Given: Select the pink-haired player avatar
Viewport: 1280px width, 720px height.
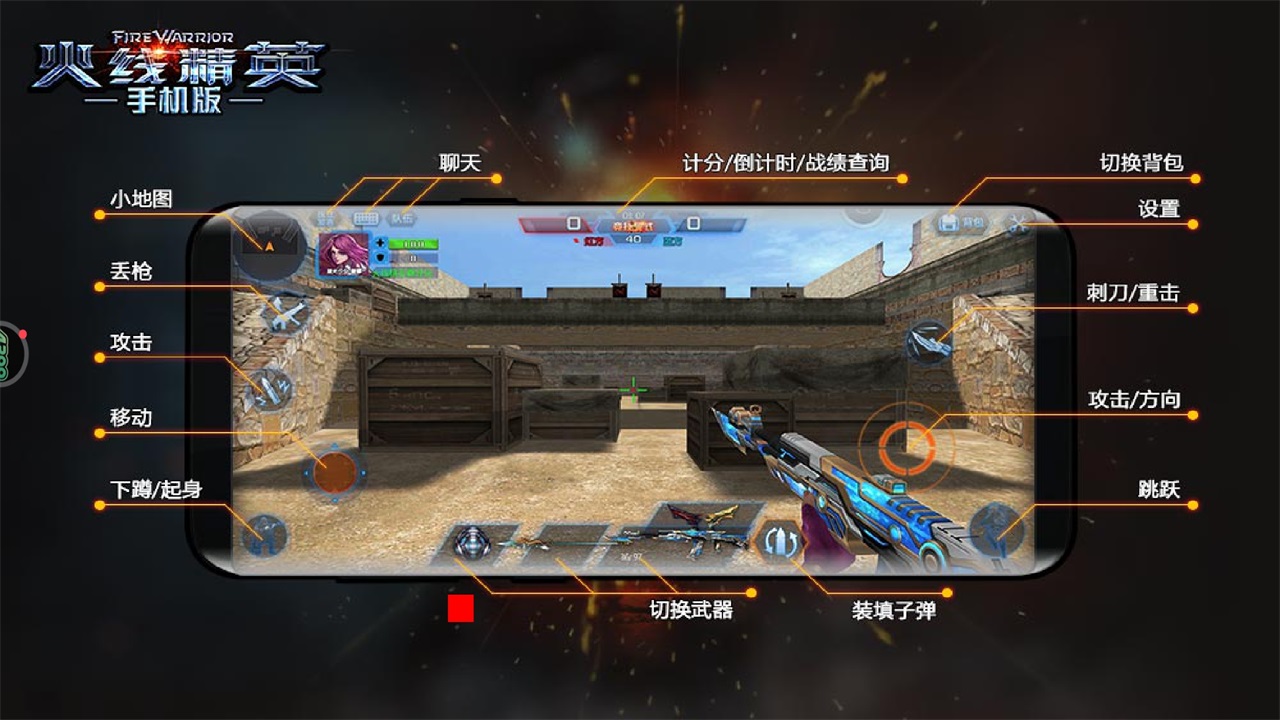Looking at the screenshot, I should pyautogui.click(x=344, y=255).
